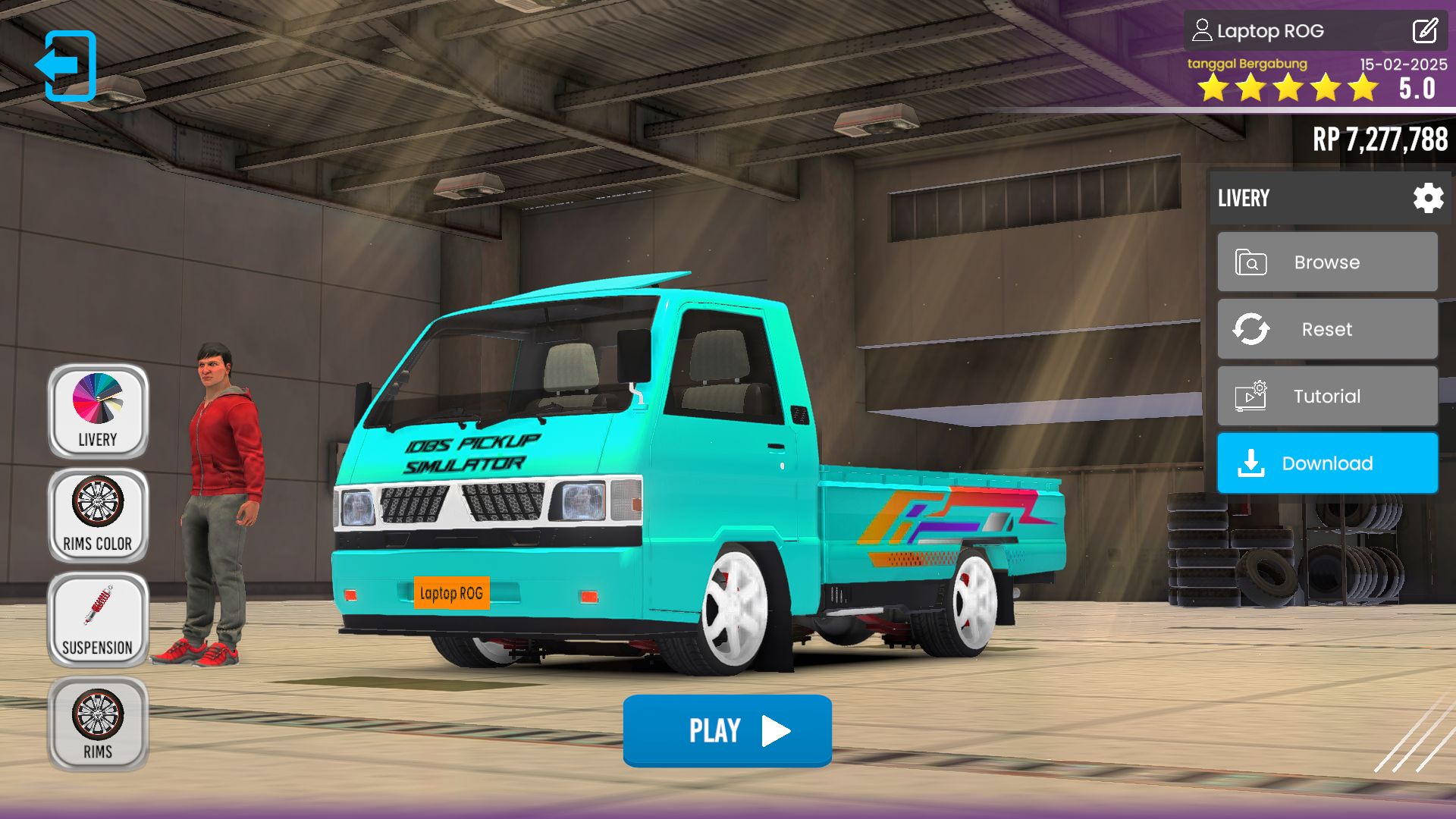Click the exit garage arrow icon
Screen dimensions: 1456x819
coord(68,64)
